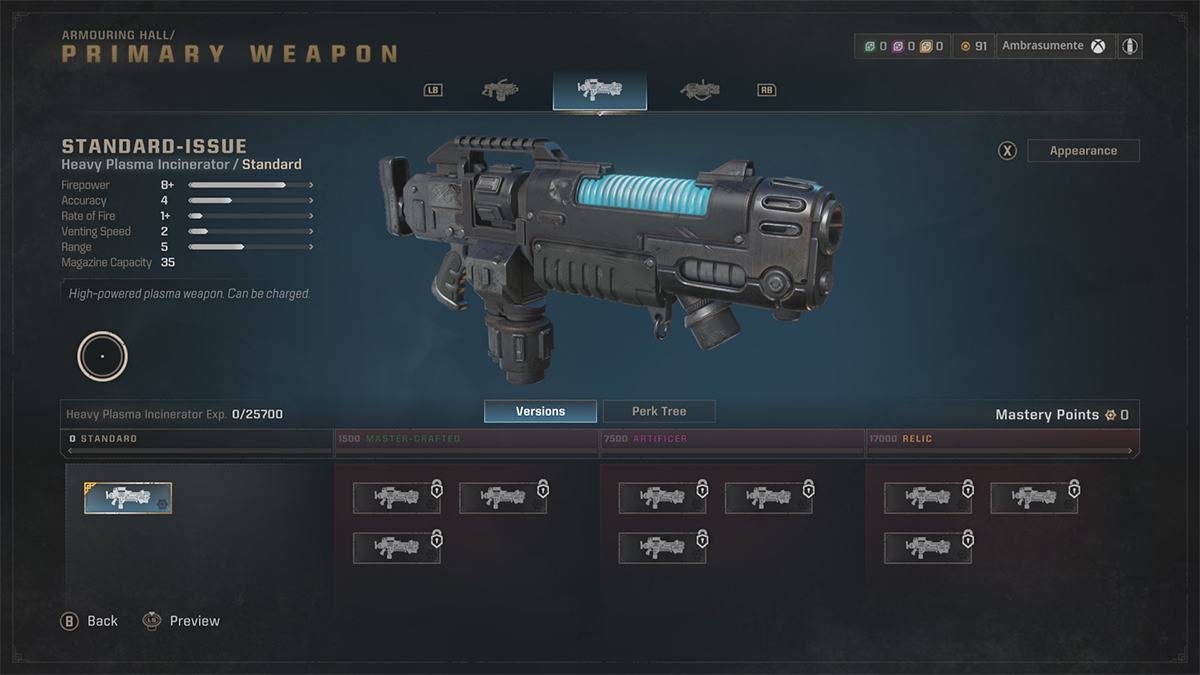Switch to the first weapon icon tab

point(500,90)
